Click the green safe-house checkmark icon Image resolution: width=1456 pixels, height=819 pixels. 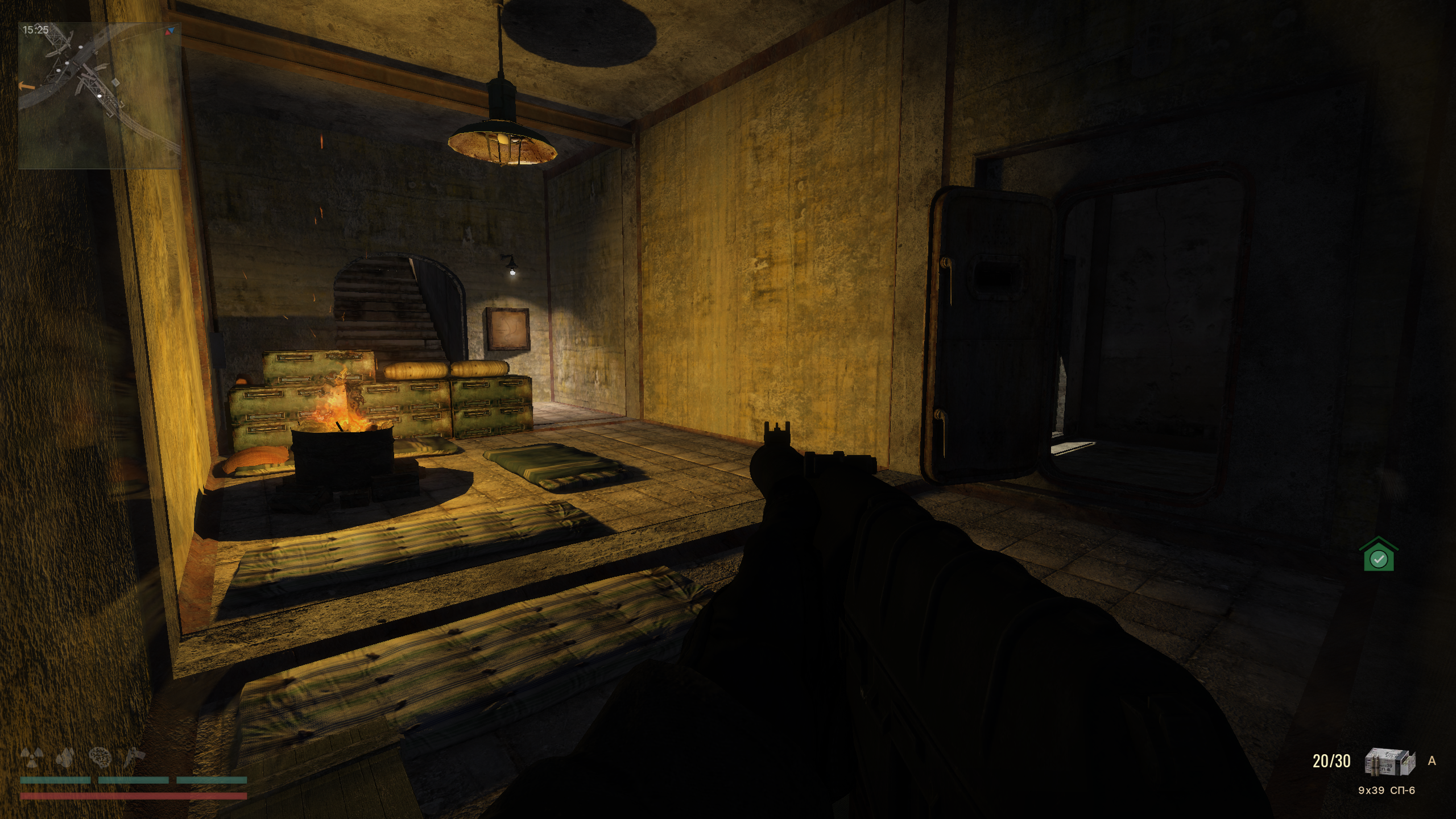click(1378, 555)
